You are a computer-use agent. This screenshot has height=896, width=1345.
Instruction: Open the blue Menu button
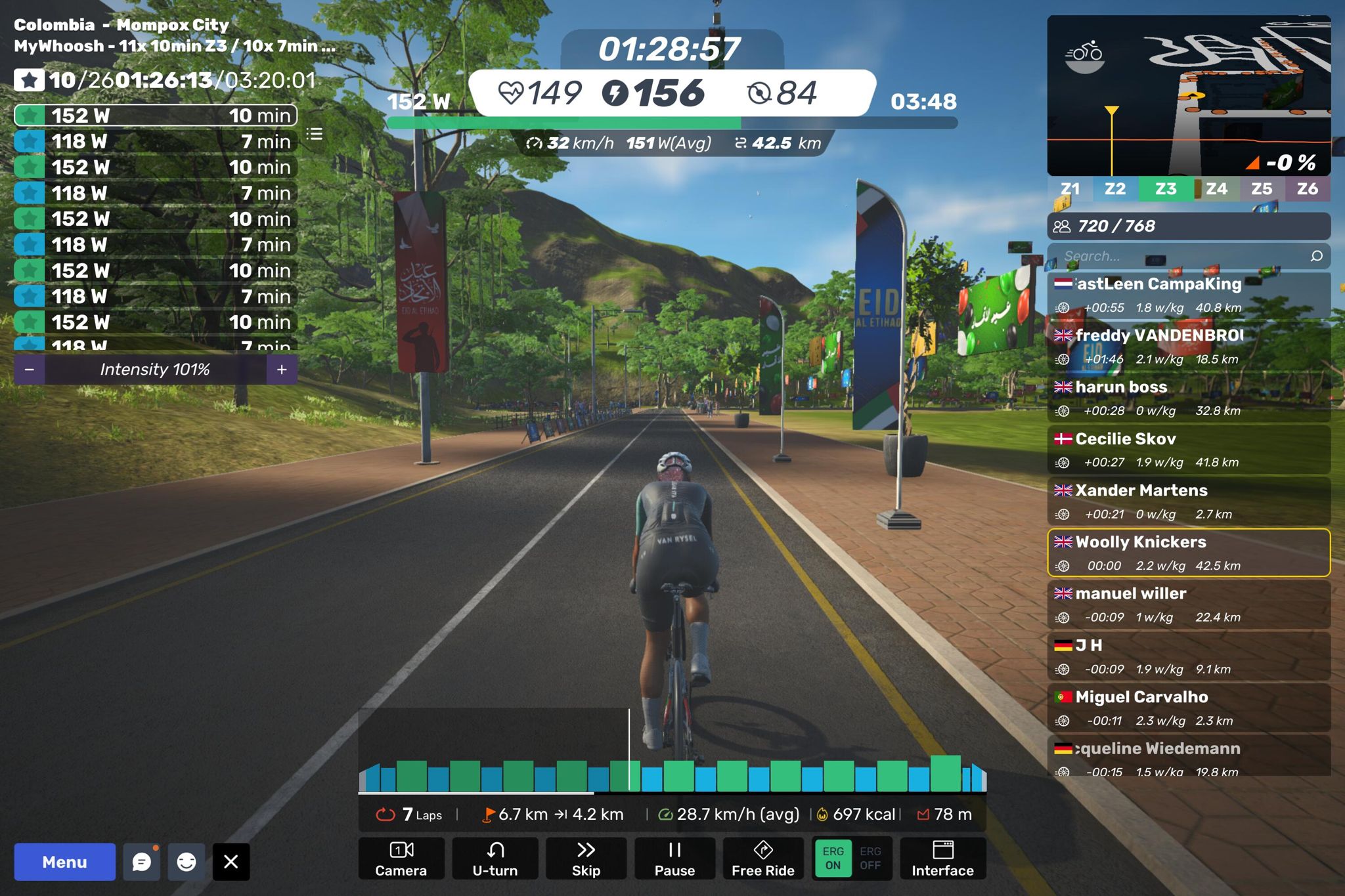click(64, 862)
